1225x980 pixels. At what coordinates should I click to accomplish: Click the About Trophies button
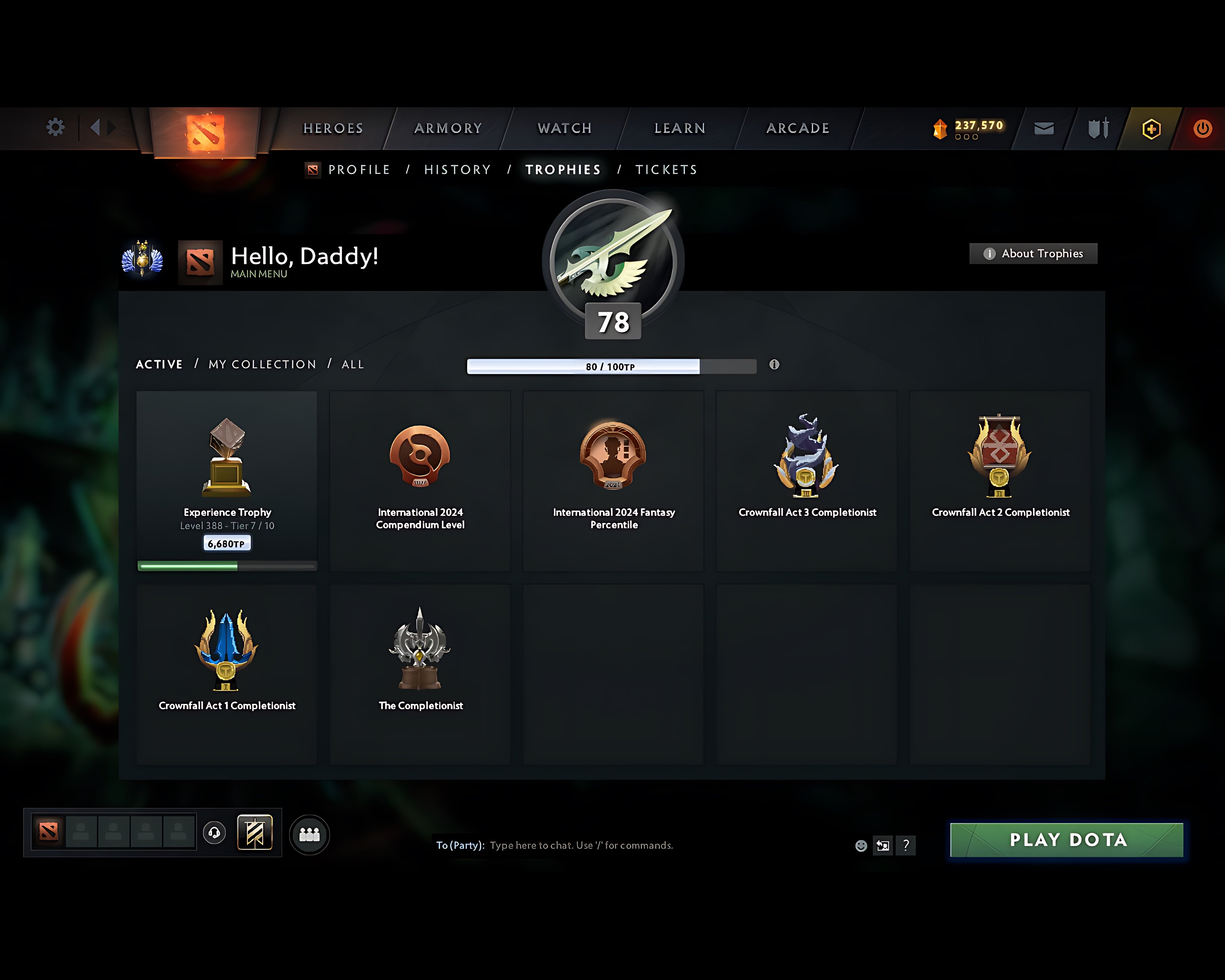[1033, 254]
